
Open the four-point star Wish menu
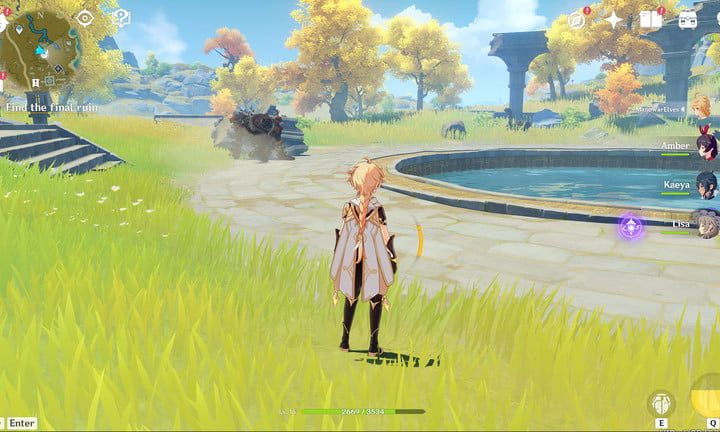613,20
